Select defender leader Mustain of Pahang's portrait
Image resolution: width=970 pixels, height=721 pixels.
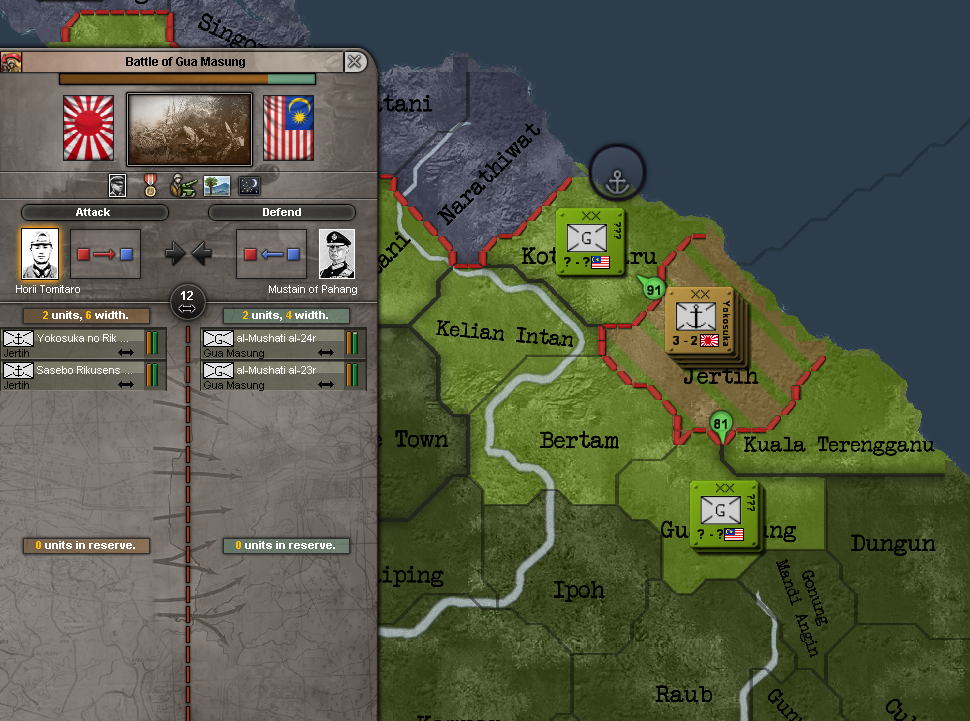point(337,254)
